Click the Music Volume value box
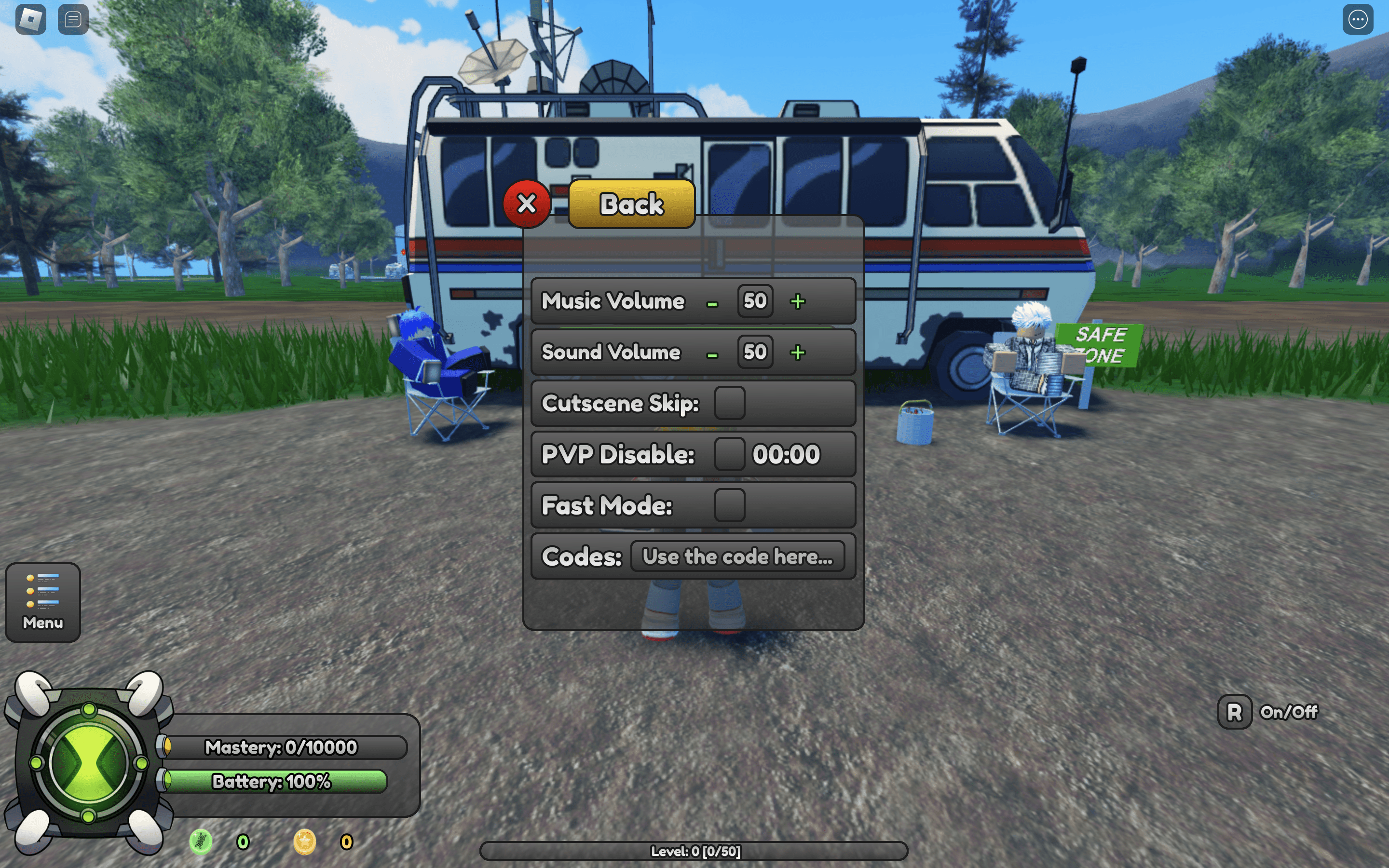 [755, 301]
